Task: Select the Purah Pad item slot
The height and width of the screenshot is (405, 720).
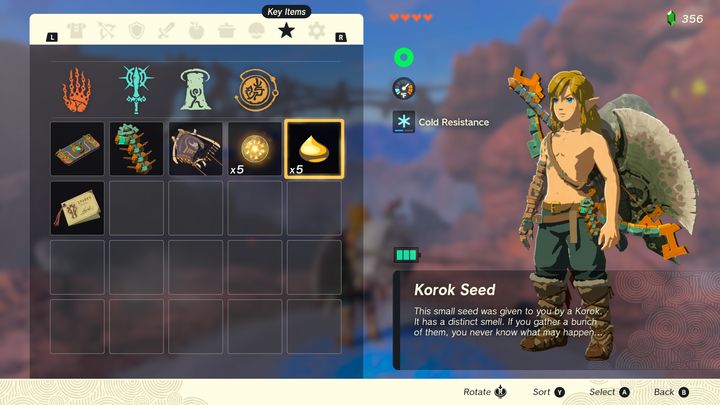Action: coord(78,149)
